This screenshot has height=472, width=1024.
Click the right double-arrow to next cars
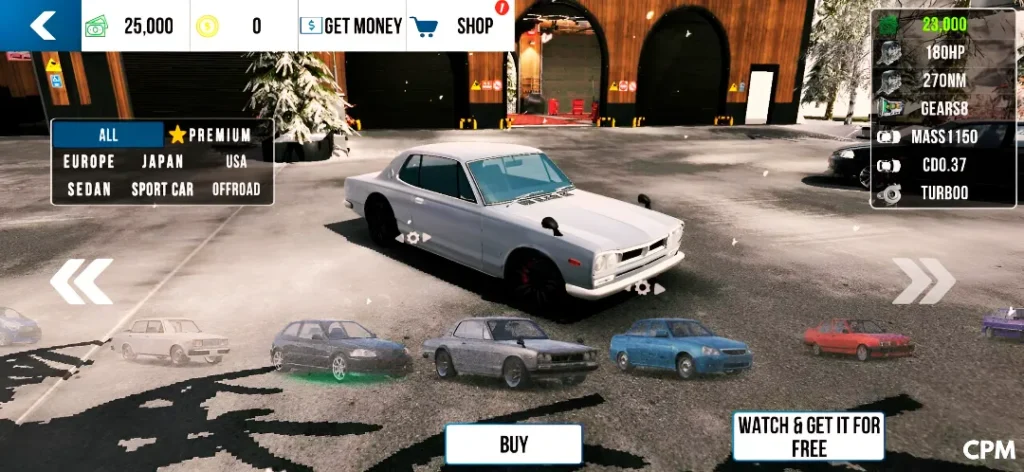click(924, 281)
